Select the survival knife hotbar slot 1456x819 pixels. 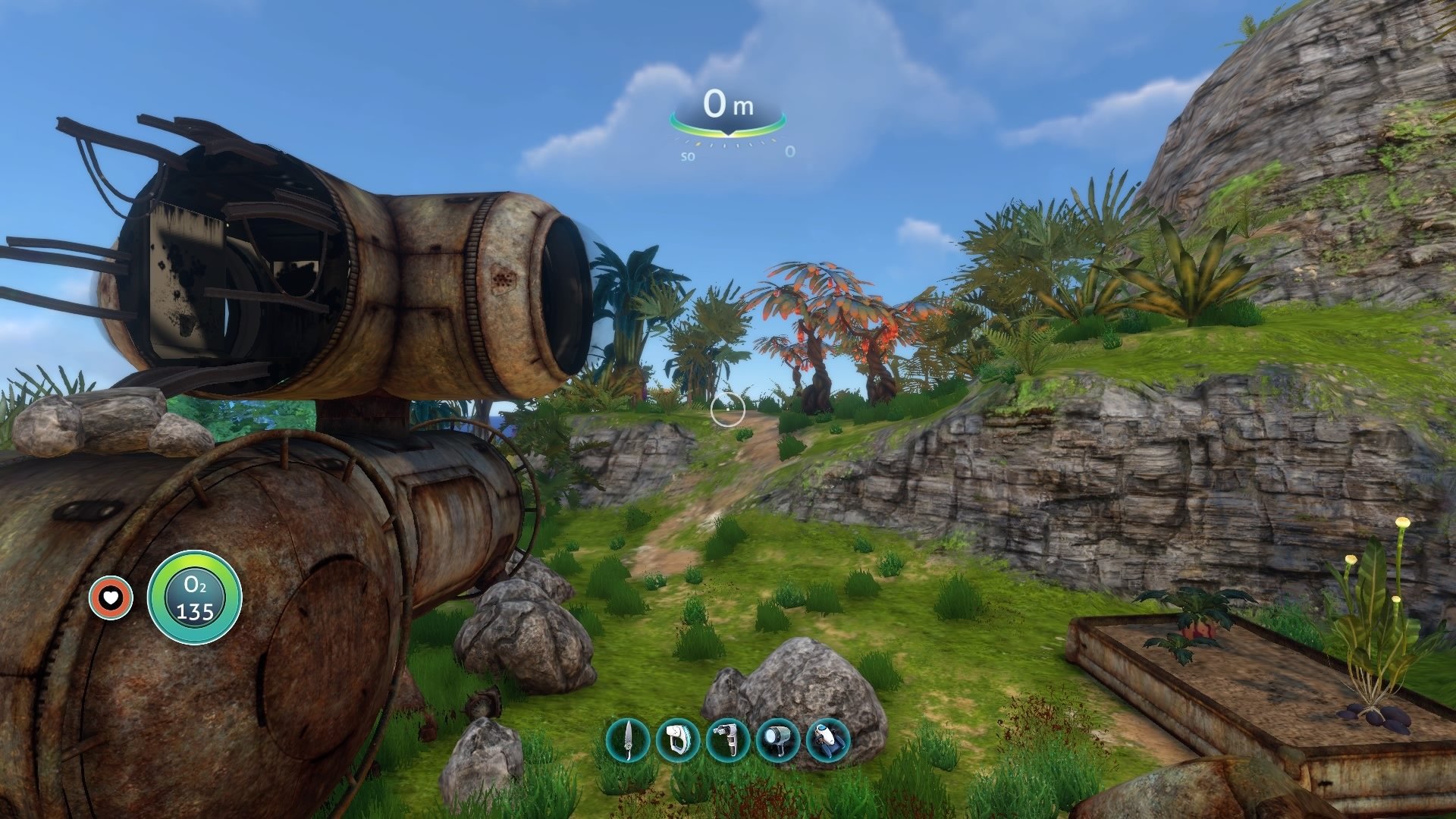coord(628,739)
